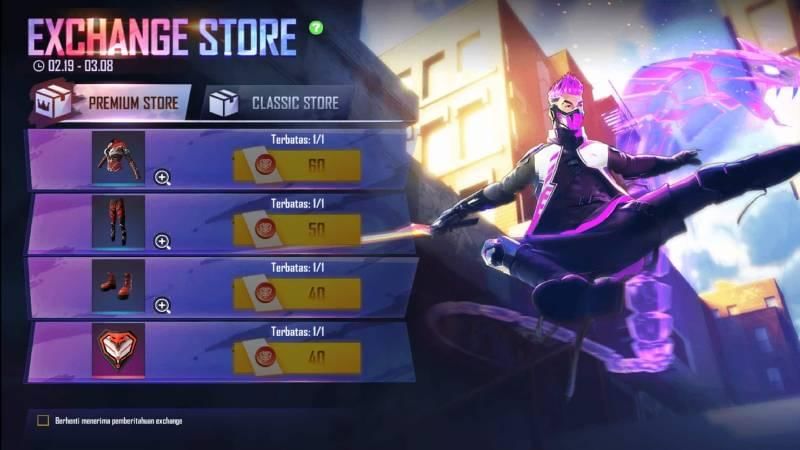
Task: Preview the jacket with its magnifier icon
Action: click(x=162, y=178)
